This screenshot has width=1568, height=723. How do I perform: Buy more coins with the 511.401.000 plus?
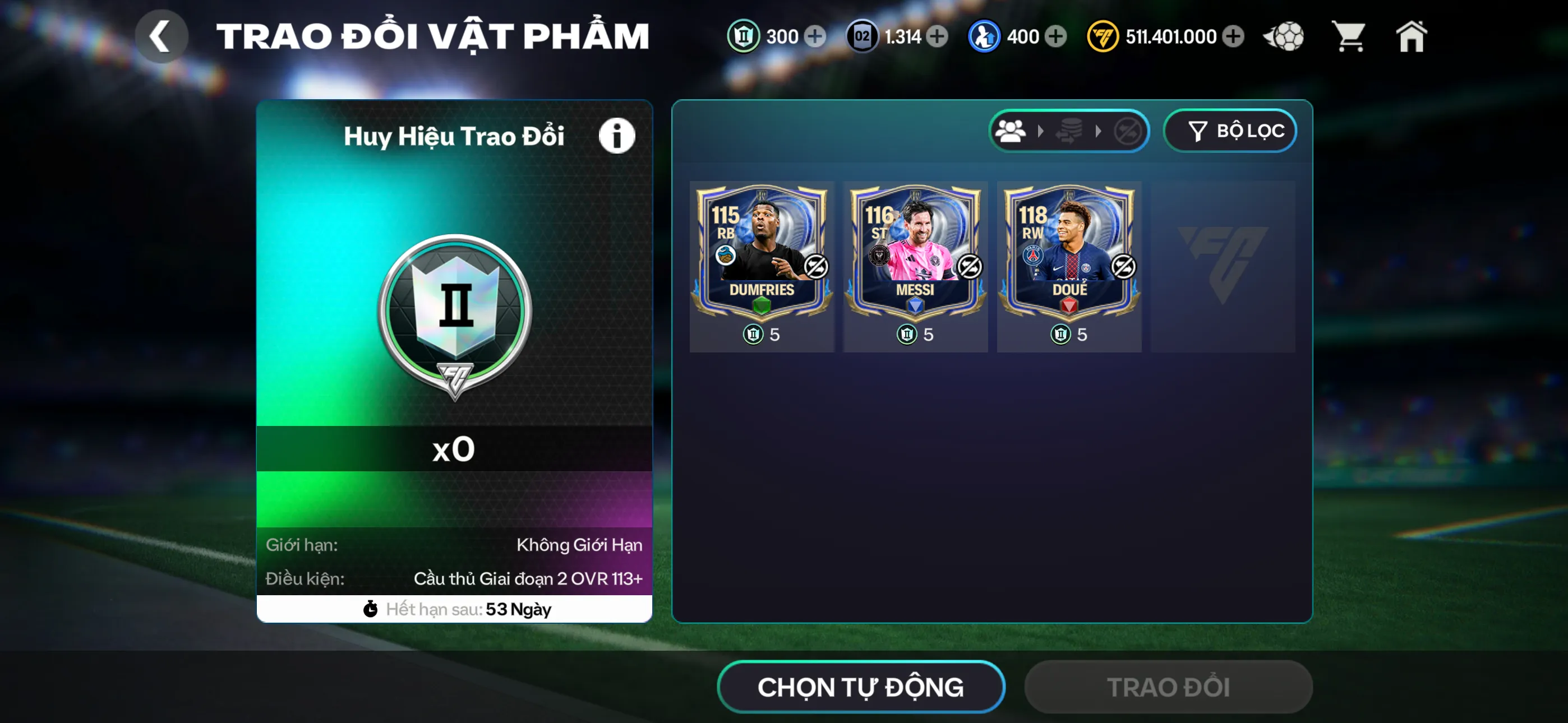1233,36
